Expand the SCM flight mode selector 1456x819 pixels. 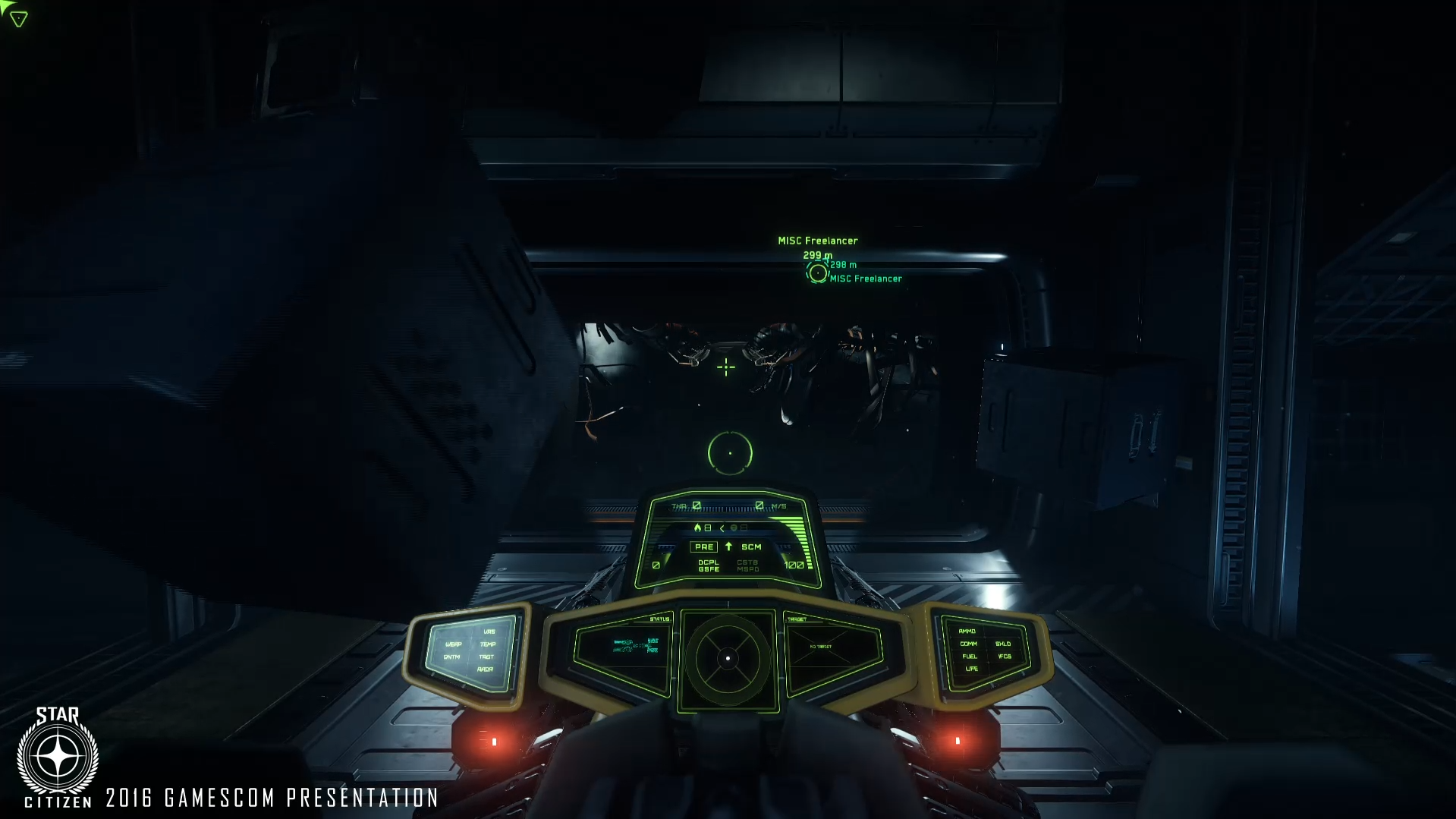pyautogui.click(x=751, y=547)
